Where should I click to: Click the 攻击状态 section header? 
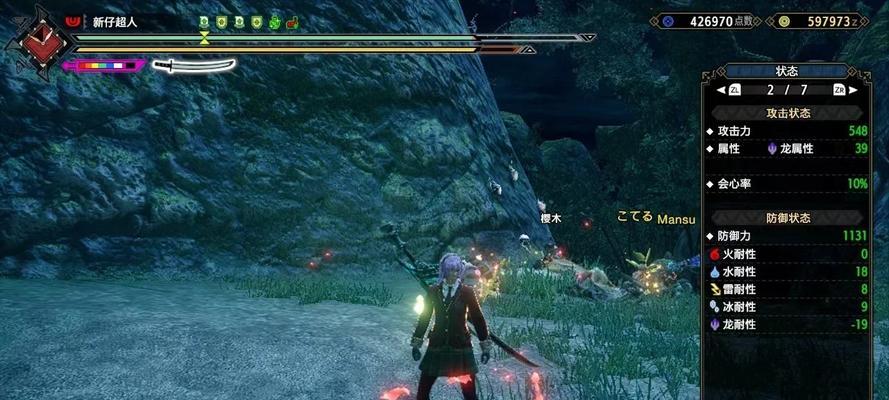coord(787,113)
